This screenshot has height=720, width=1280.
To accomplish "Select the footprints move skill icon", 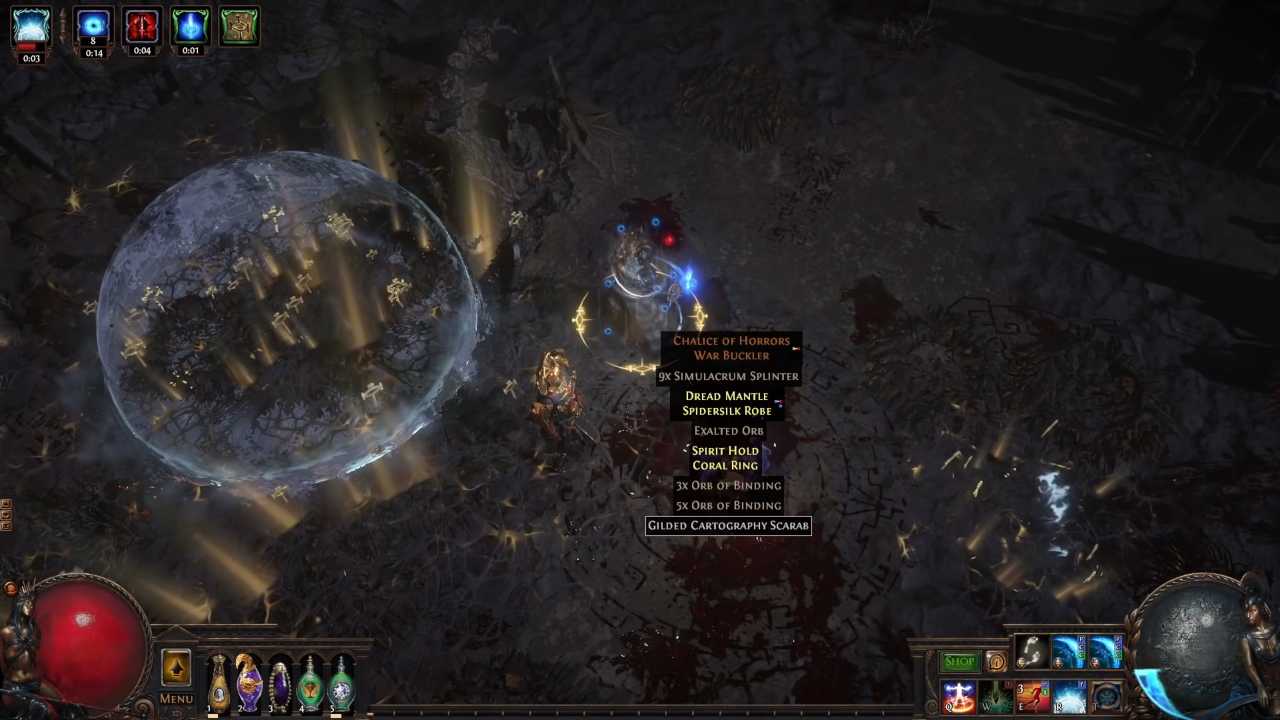I will pos(1031,652).
